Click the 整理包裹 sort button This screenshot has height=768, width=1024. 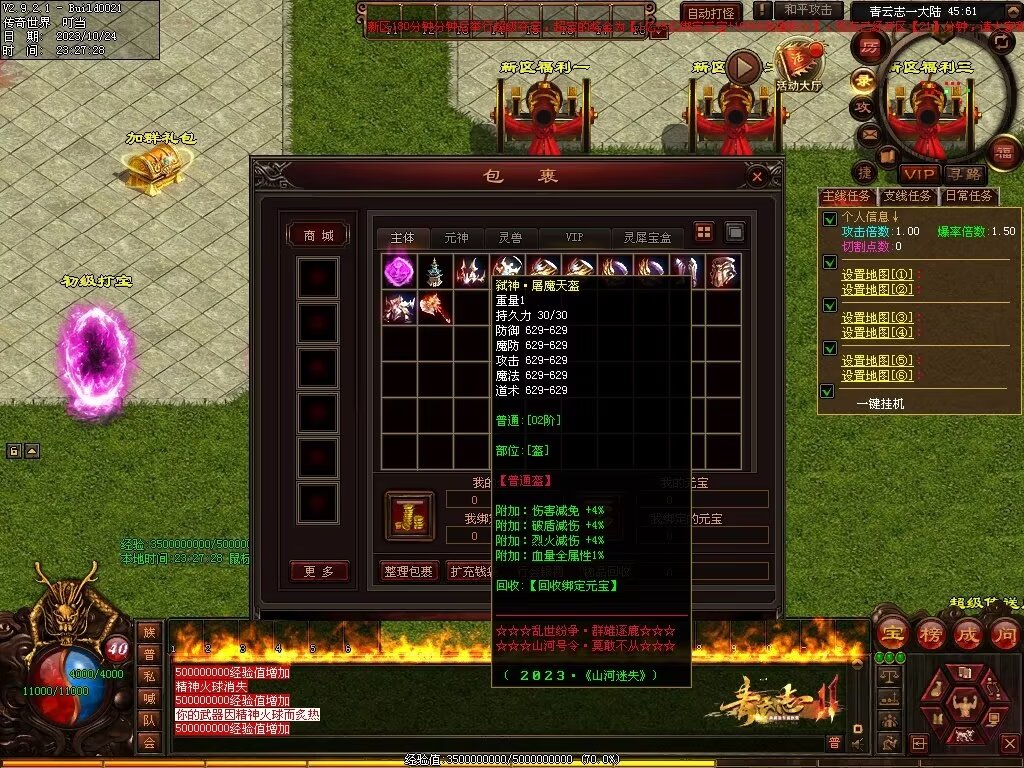click(x=408, y=571)
